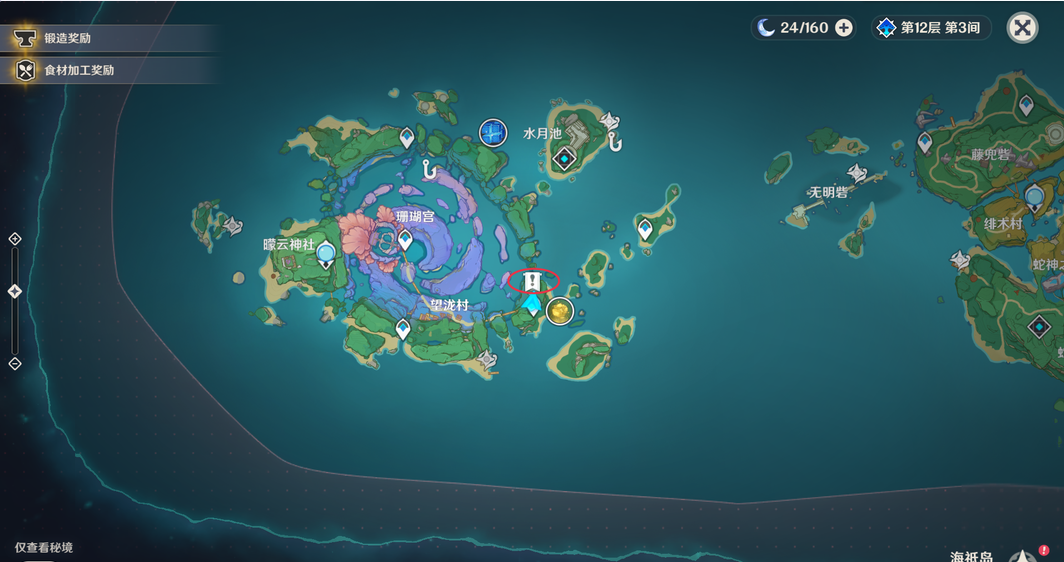
Task: Select the domain marker at 水月池
Action: click(565, 158)
